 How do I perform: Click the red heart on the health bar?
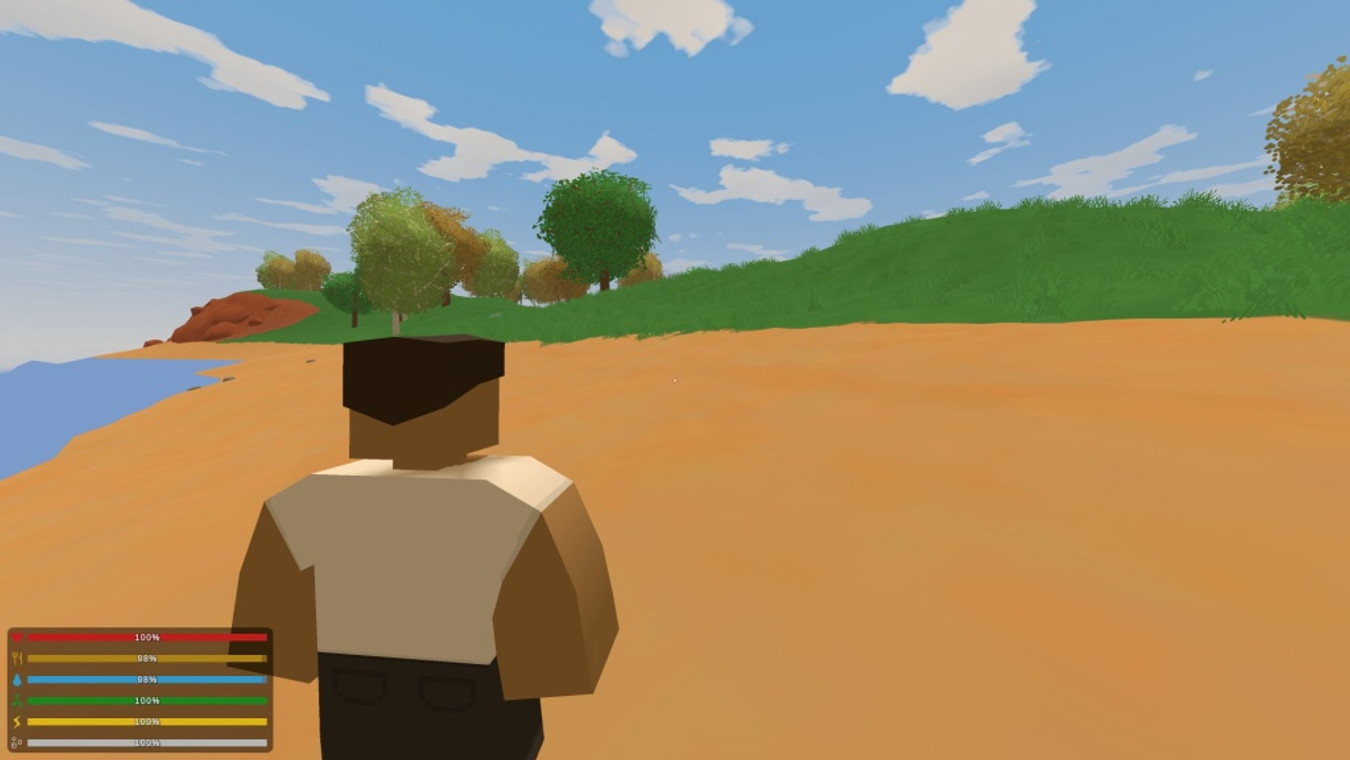[x=18, y=636]
